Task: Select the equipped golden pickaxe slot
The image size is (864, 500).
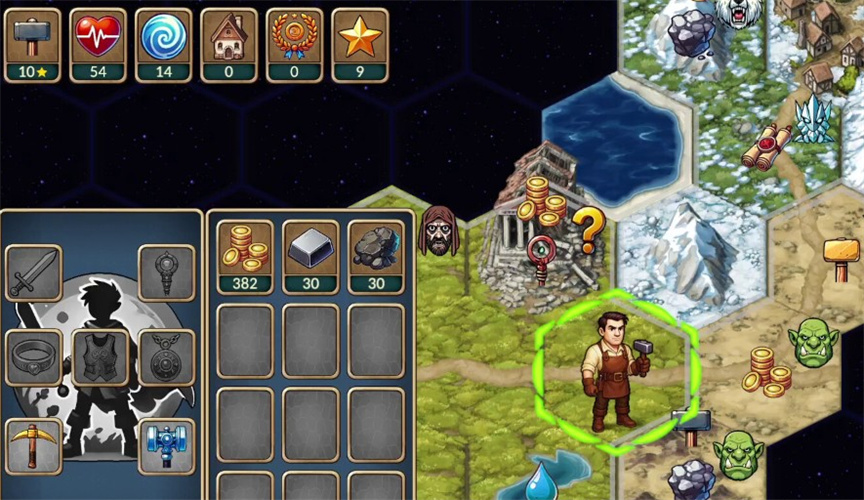Action: coord(33,446)
